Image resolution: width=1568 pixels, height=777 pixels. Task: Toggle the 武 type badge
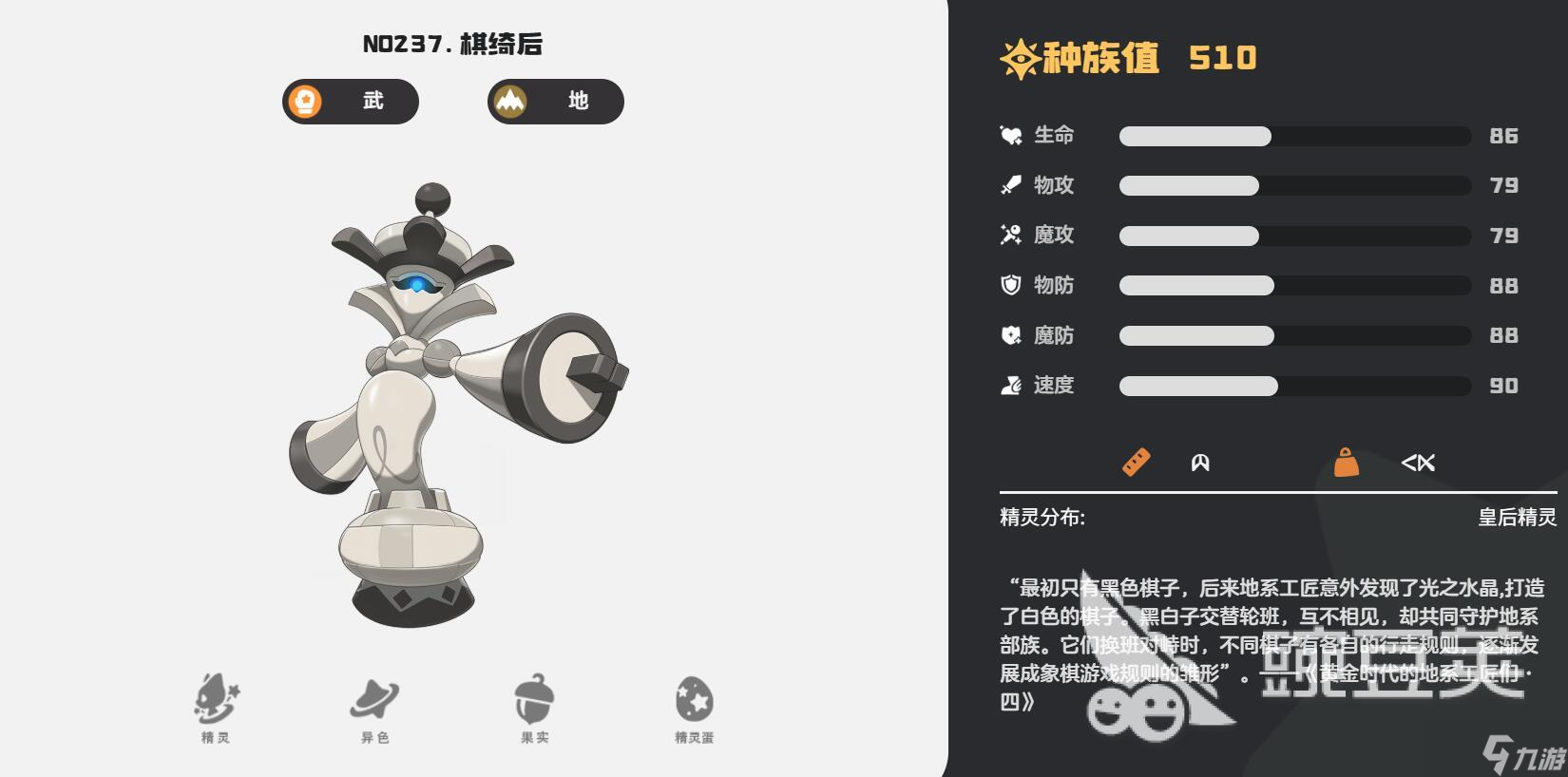[350, 102]
